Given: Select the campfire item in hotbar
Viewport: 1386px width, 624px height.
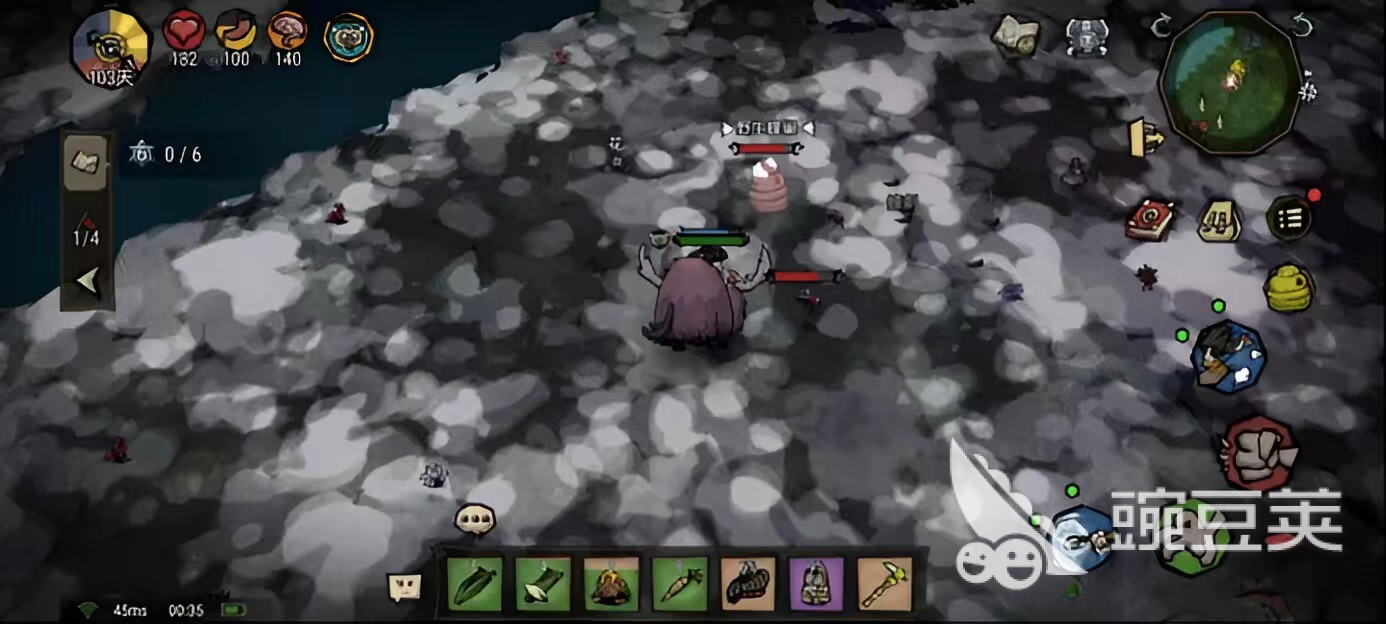Looking at the screenshot, I should click(x=610, y=584).
